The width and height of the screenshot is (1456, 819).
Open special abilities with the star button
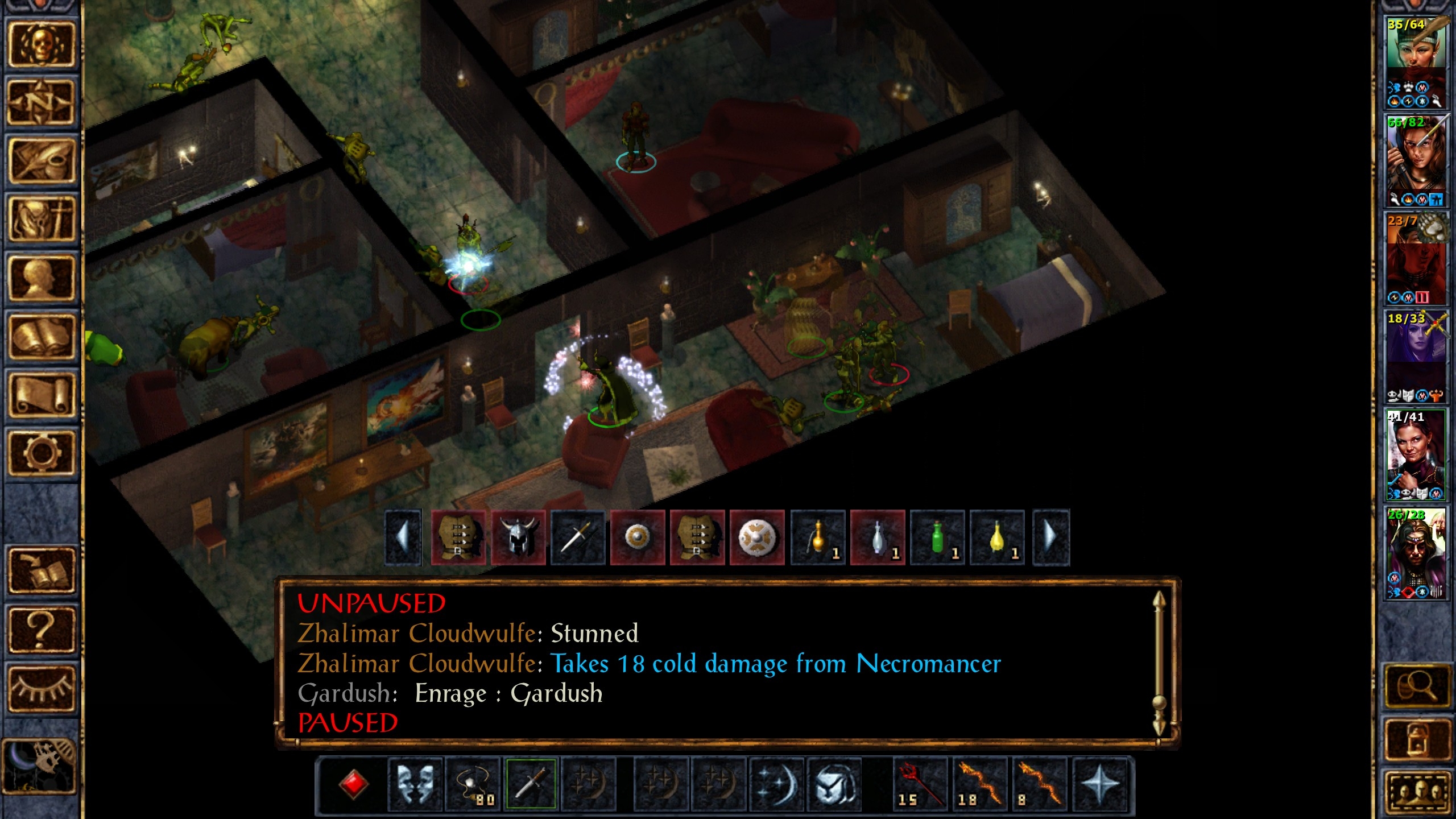click(1100, 784)
